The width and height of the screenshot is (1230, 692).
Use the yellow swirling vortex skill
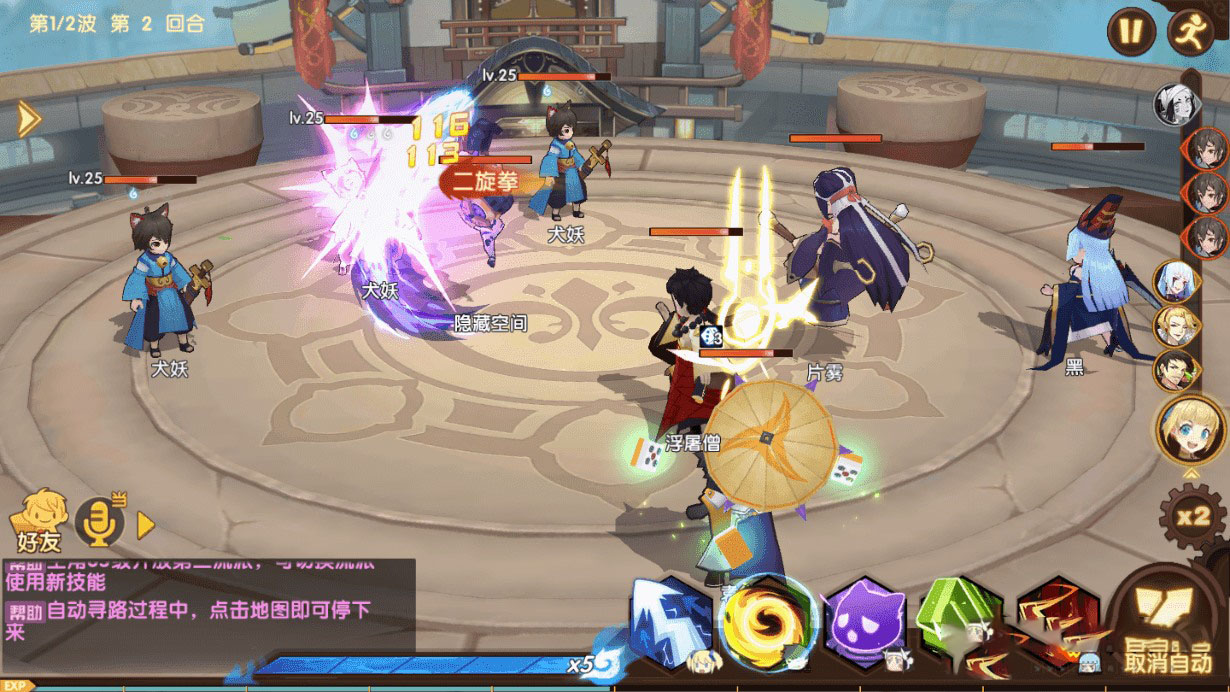(767, 621)
